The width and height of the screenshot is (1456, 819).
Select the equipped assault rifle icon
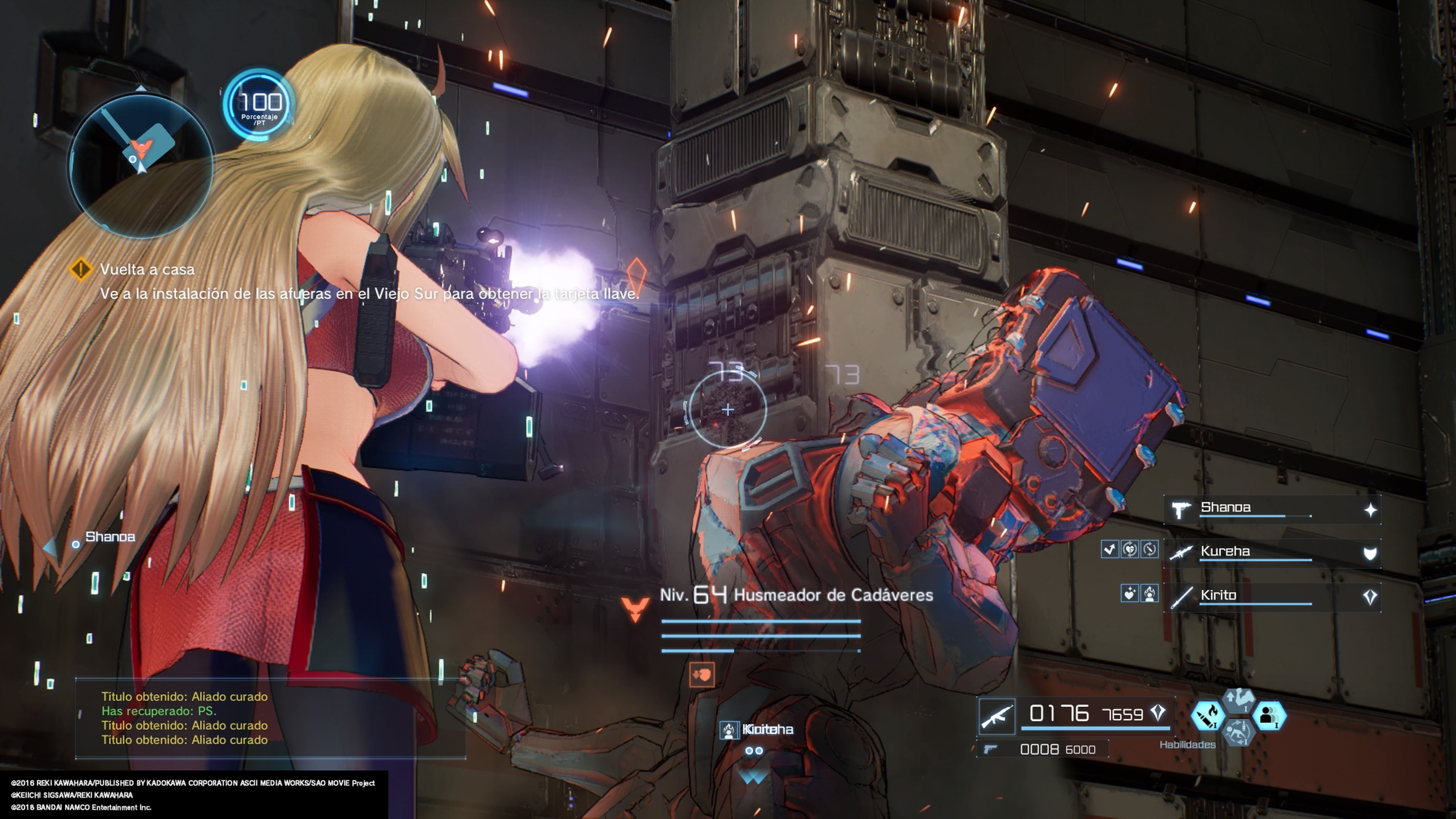(996, 716)
